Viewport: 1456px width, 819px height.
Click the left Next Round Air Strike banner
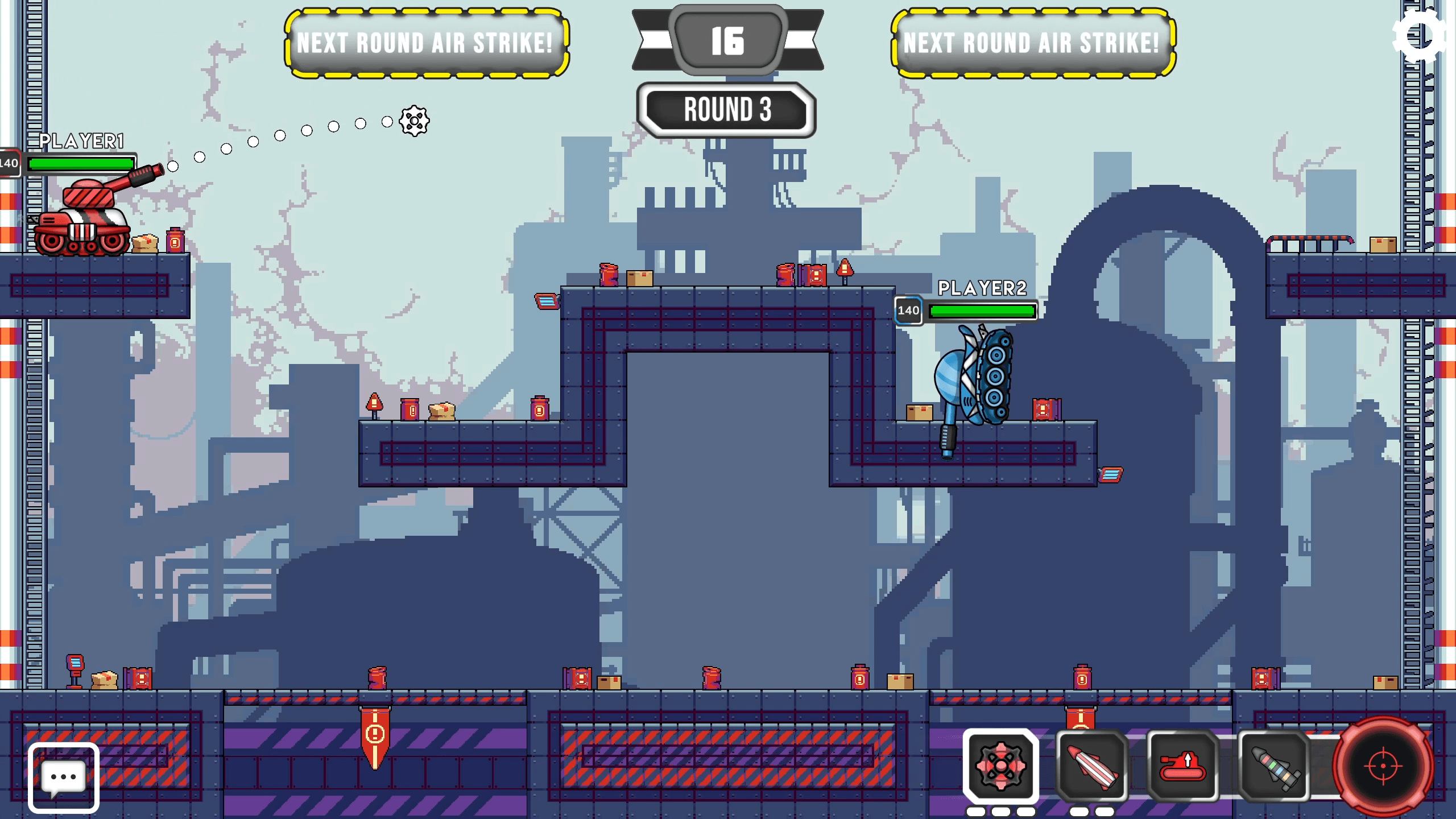(x=425, y=44)
